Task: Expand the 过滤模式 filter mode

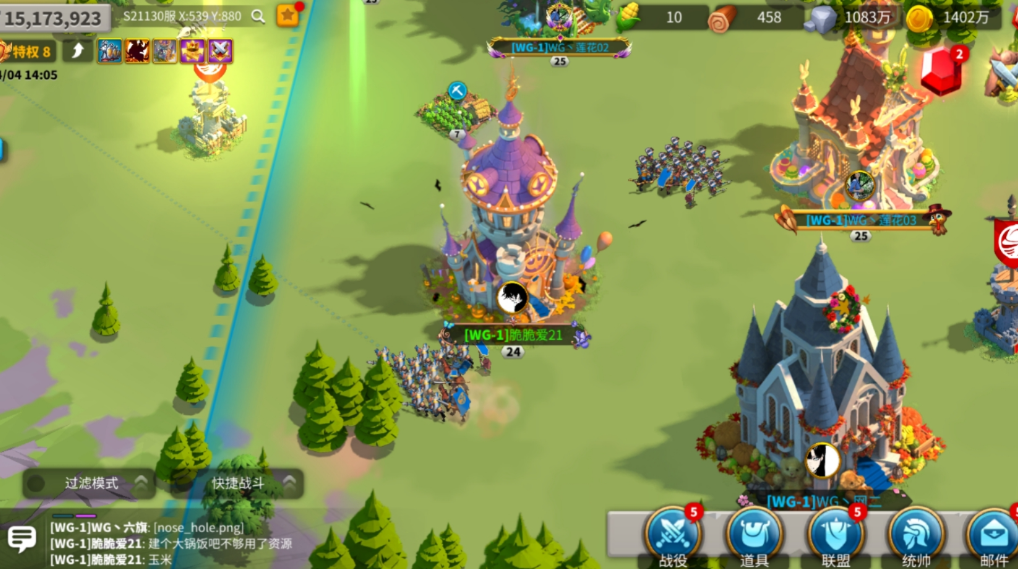Action: [92, 483]
